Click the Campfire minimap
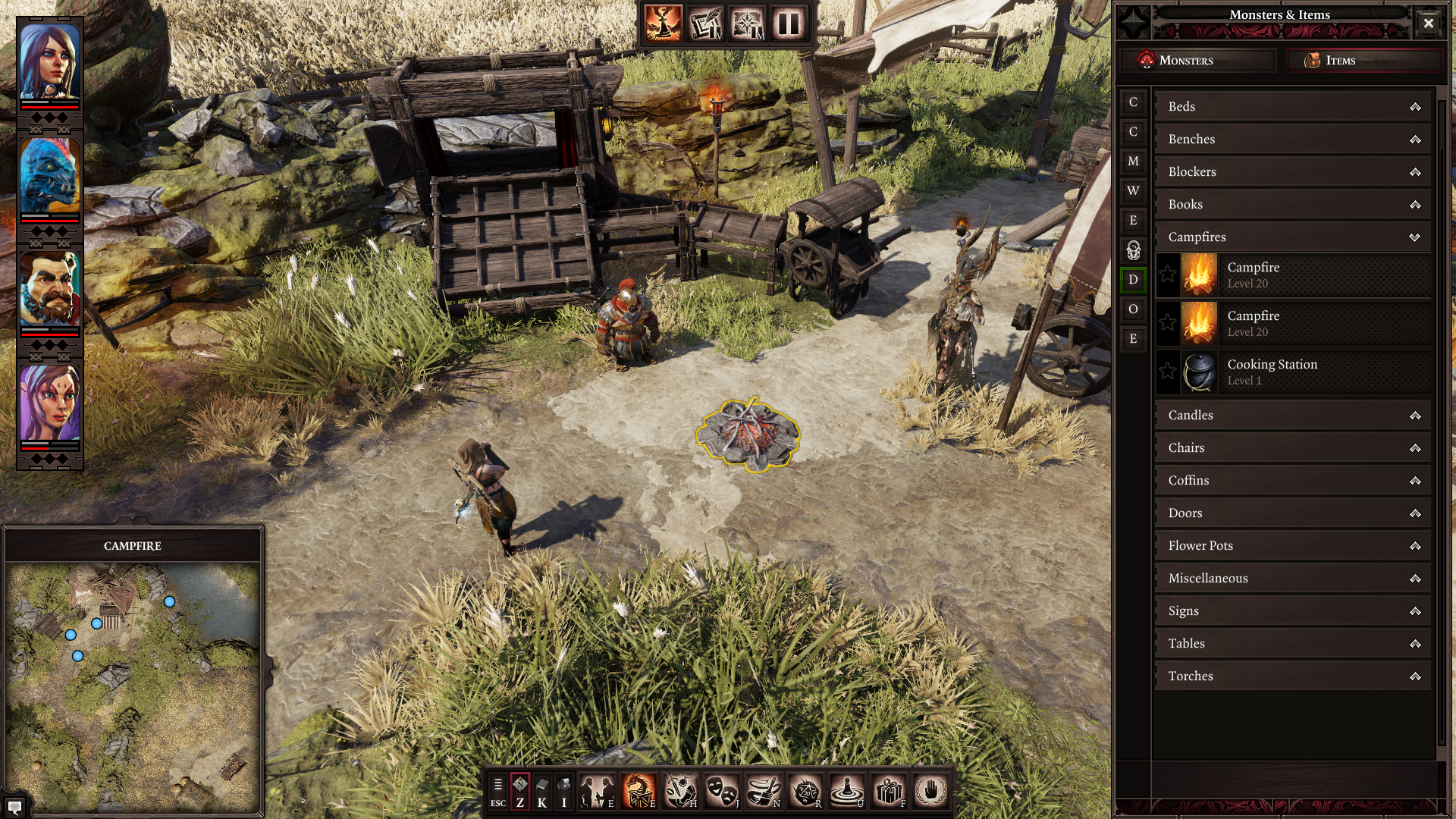 pos(133,686)
